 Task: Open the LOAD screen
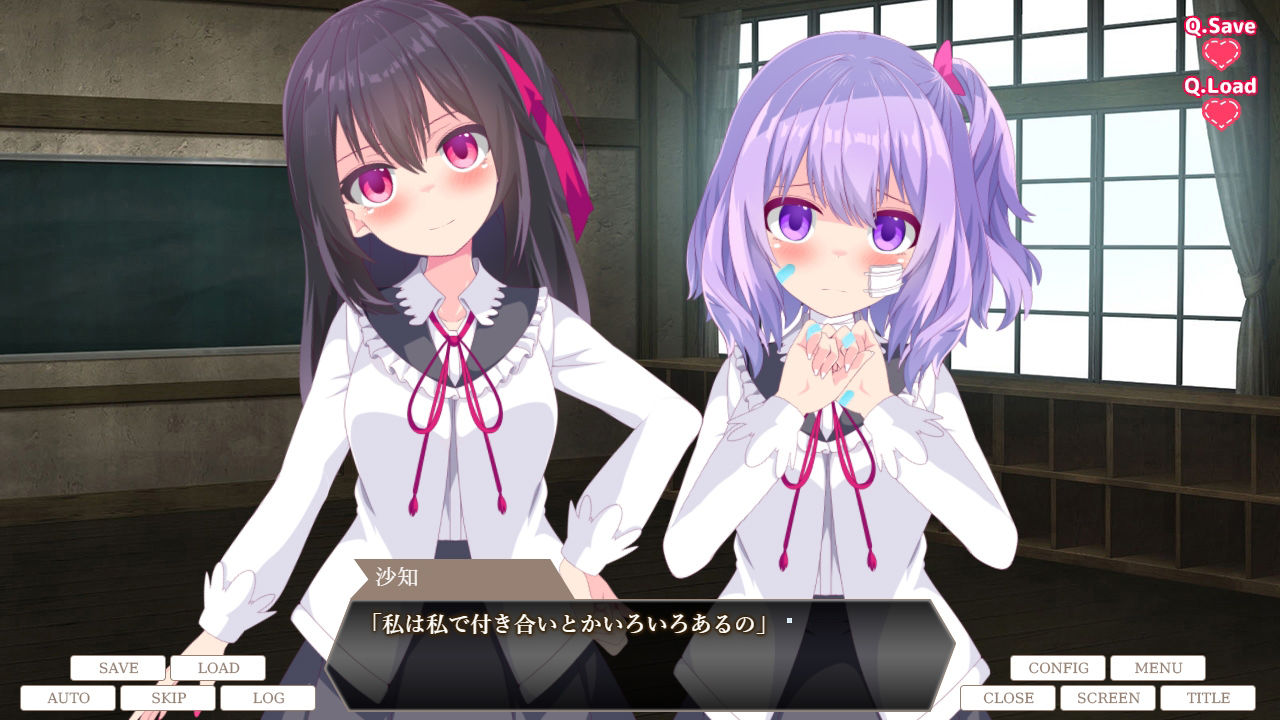(219, 667)
